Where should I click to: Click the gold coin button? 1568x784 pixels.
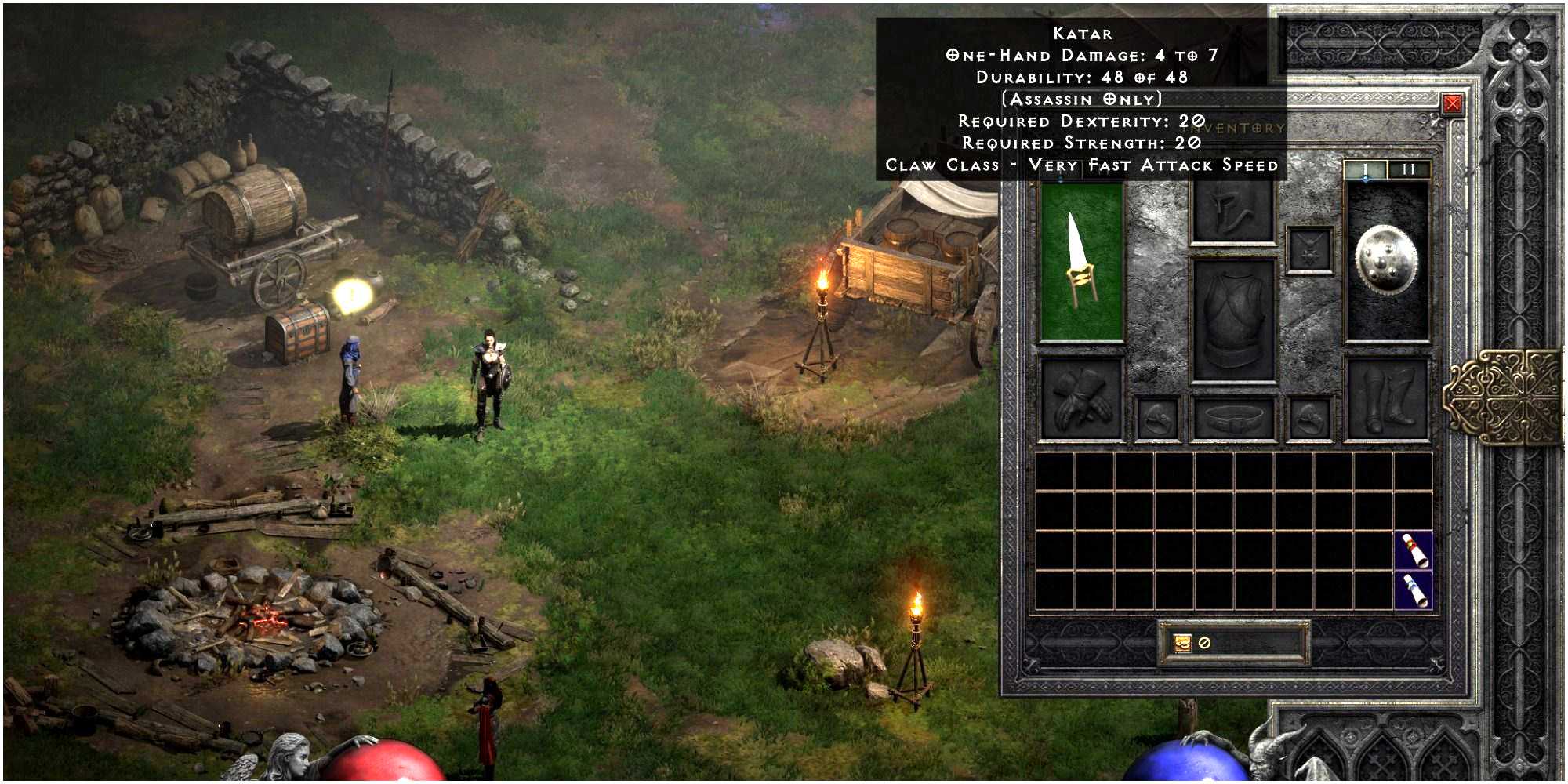click(1181, 643)
